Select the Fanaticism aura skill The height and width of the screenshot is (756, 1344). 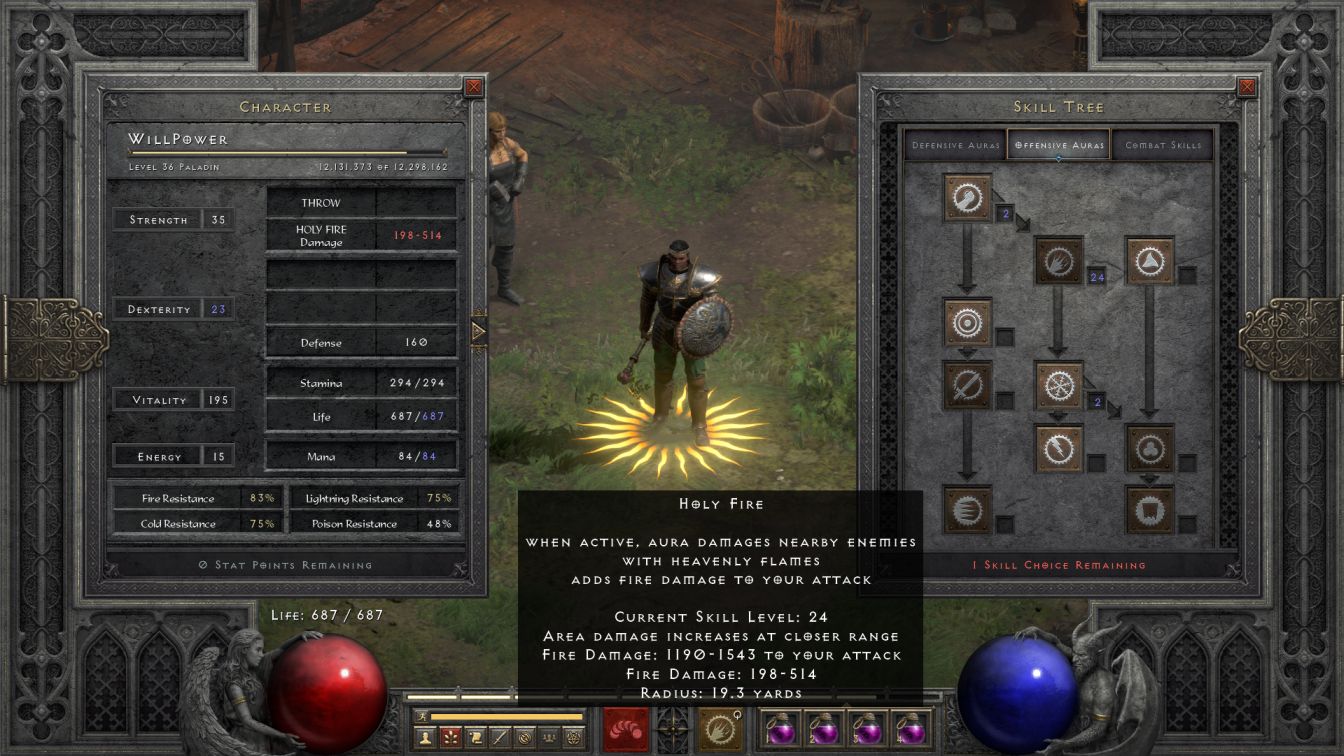(x=967, y=510)
